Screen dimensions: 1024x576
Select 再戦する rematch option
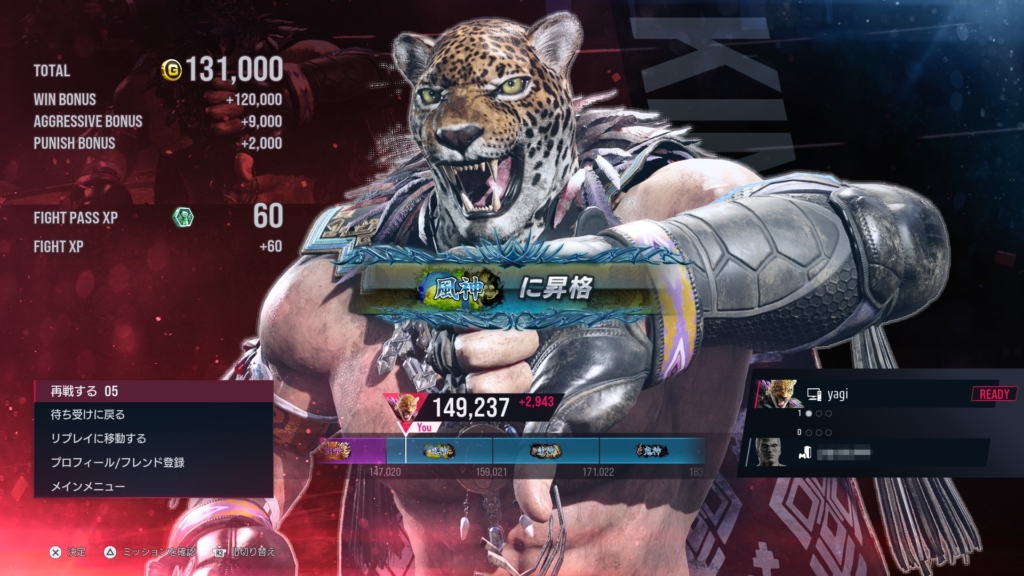click(x=150, y=390)
